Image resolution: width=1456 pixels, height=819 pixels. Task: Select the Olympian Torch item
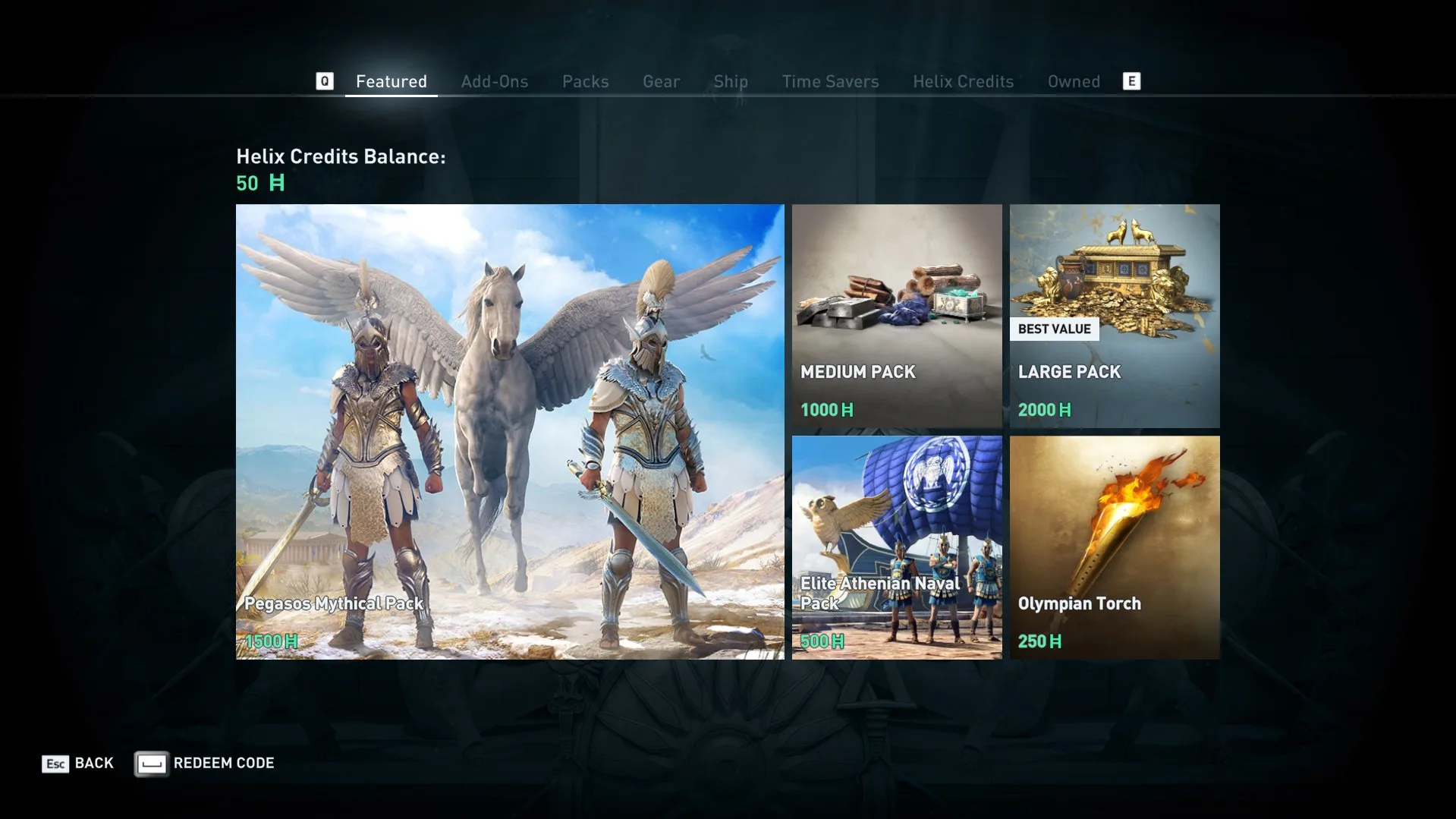pyautogui.click(x=1115, y=547)
